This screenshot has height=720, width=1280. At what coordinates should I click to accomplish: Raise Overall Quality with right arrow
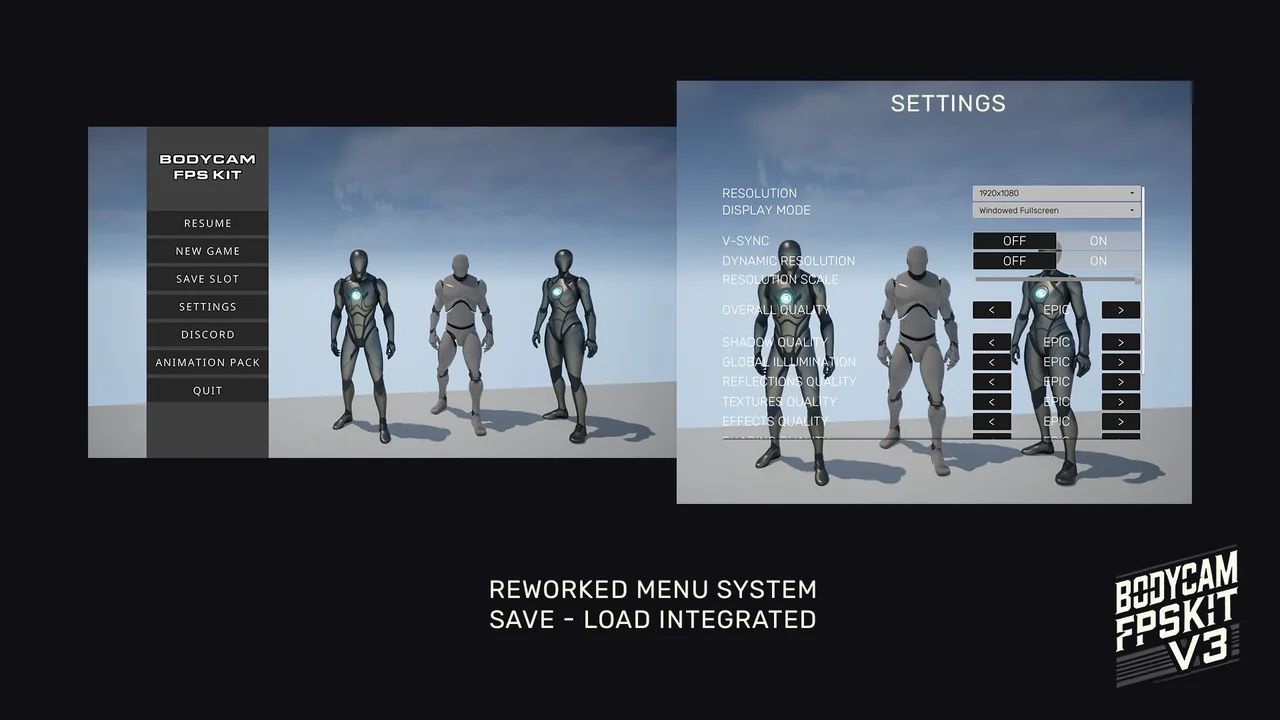pyautogui.click(x=1120, y=310)
